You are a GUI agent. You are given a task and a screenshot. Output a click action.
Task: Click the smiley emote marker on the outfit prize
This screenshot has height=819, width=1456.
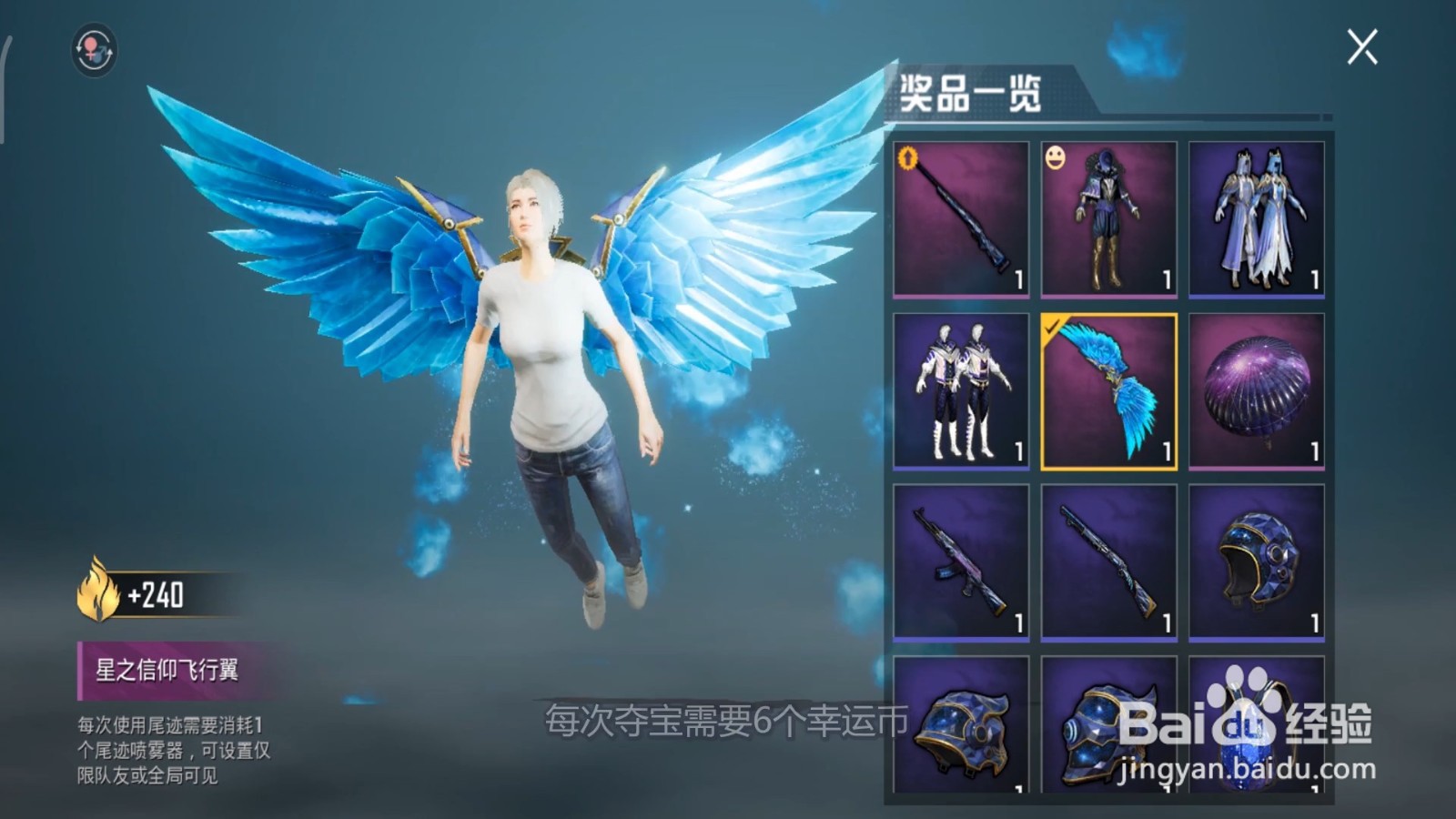(x=1056, y=157)
